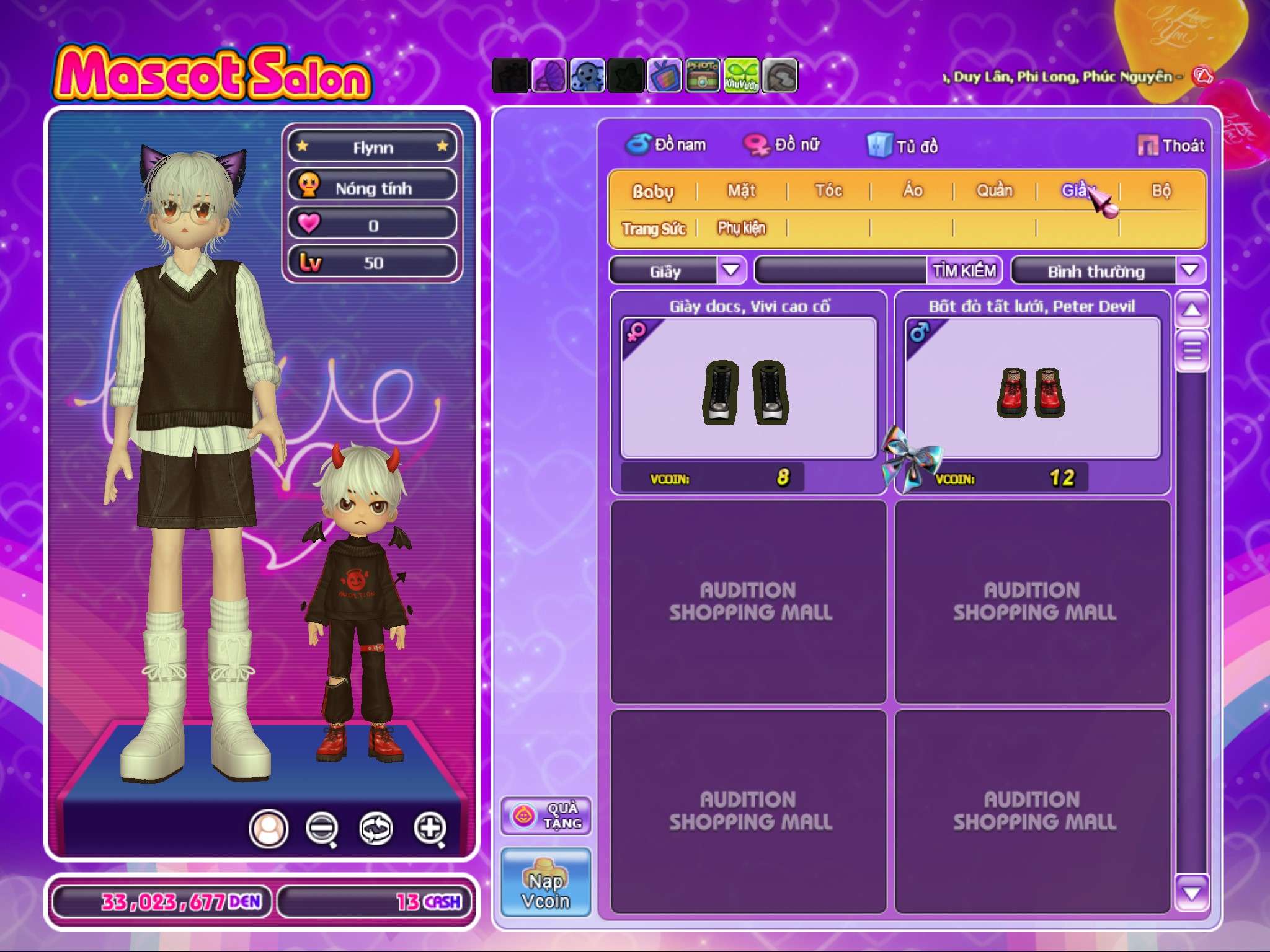
Task: Switch to the Đồ nam section
Action: point(666,145)
